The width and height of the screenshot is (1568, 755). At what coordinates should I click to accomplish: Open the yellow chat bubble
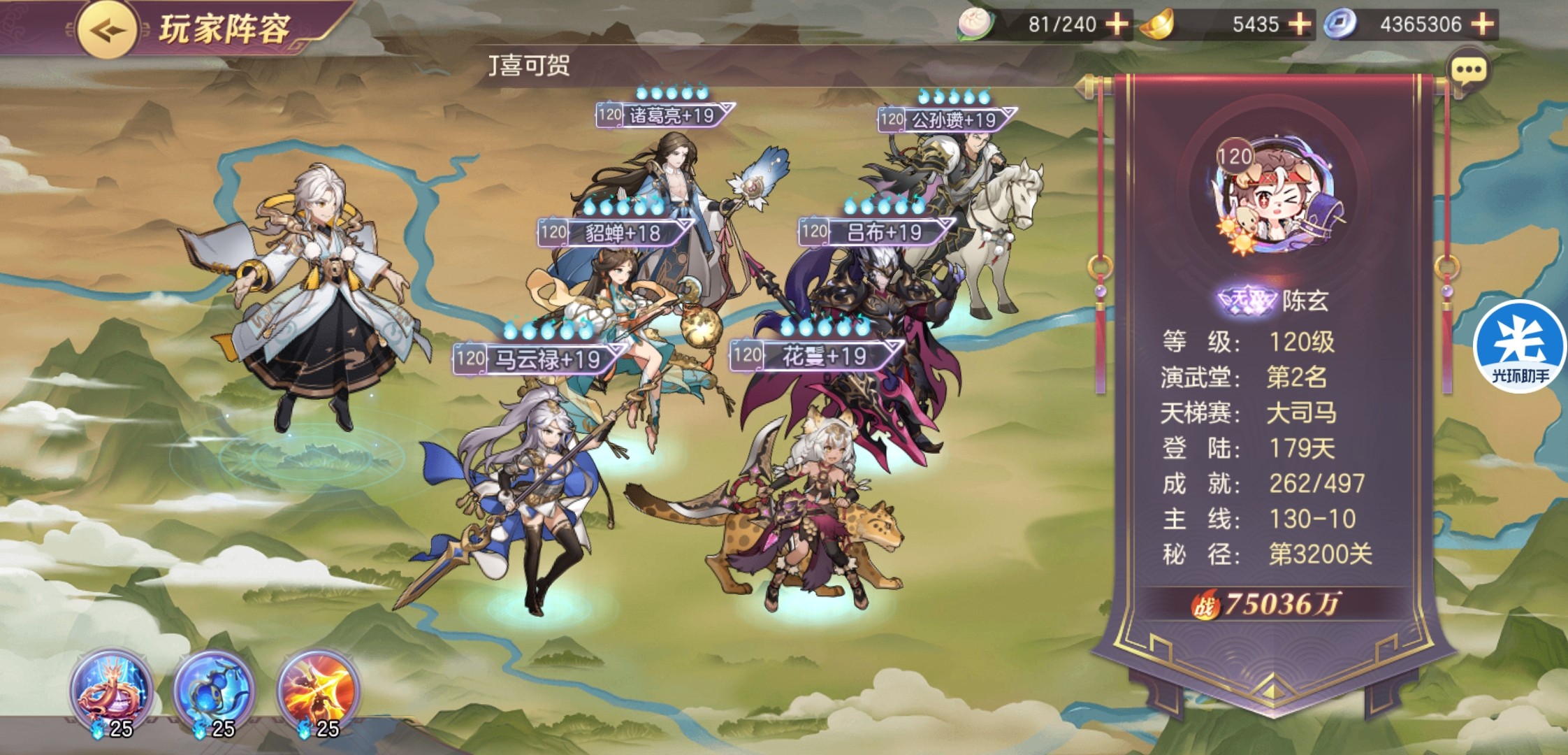(1468, 70)
